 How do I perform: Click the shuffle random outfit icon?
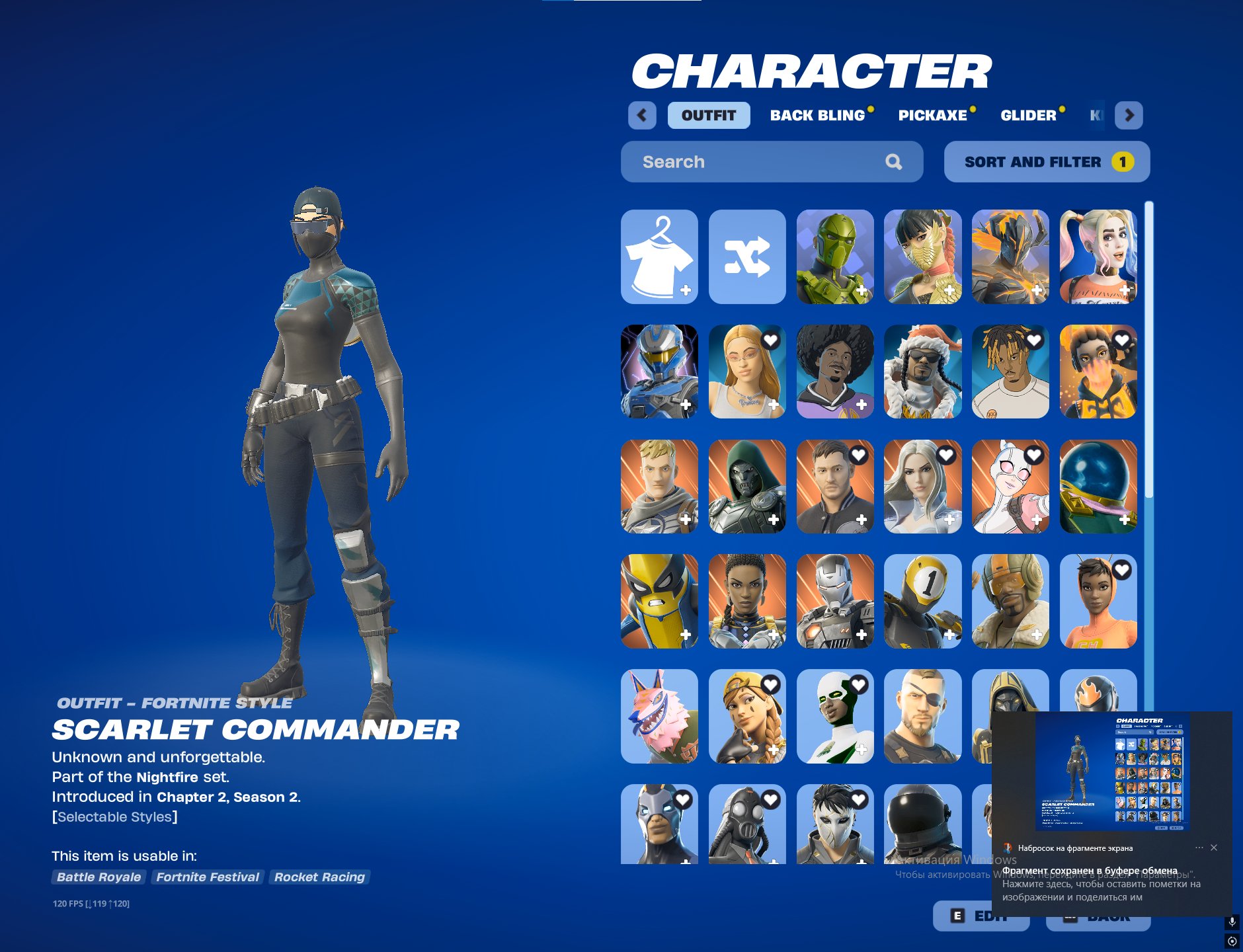pos(747,258)
